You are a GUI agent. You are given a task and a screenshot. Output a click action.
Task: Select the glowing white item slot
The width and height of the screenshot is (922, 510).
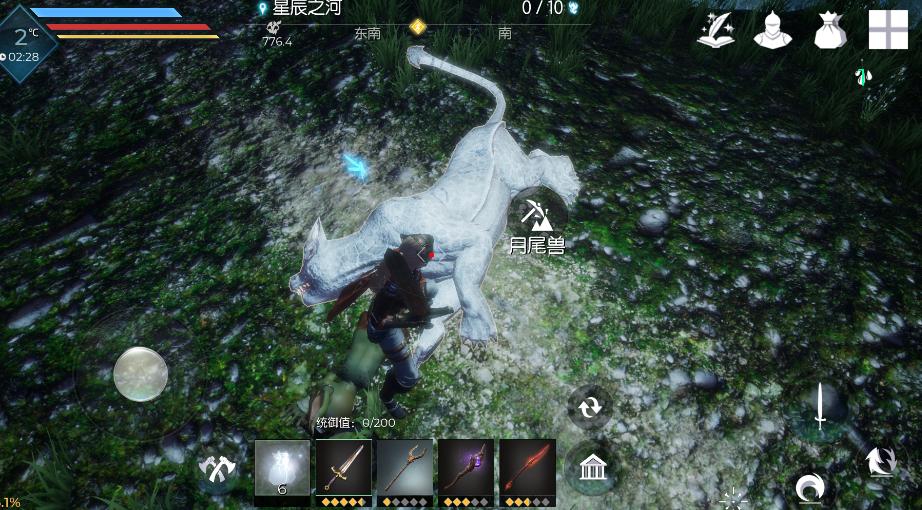(x=282, y=468)
